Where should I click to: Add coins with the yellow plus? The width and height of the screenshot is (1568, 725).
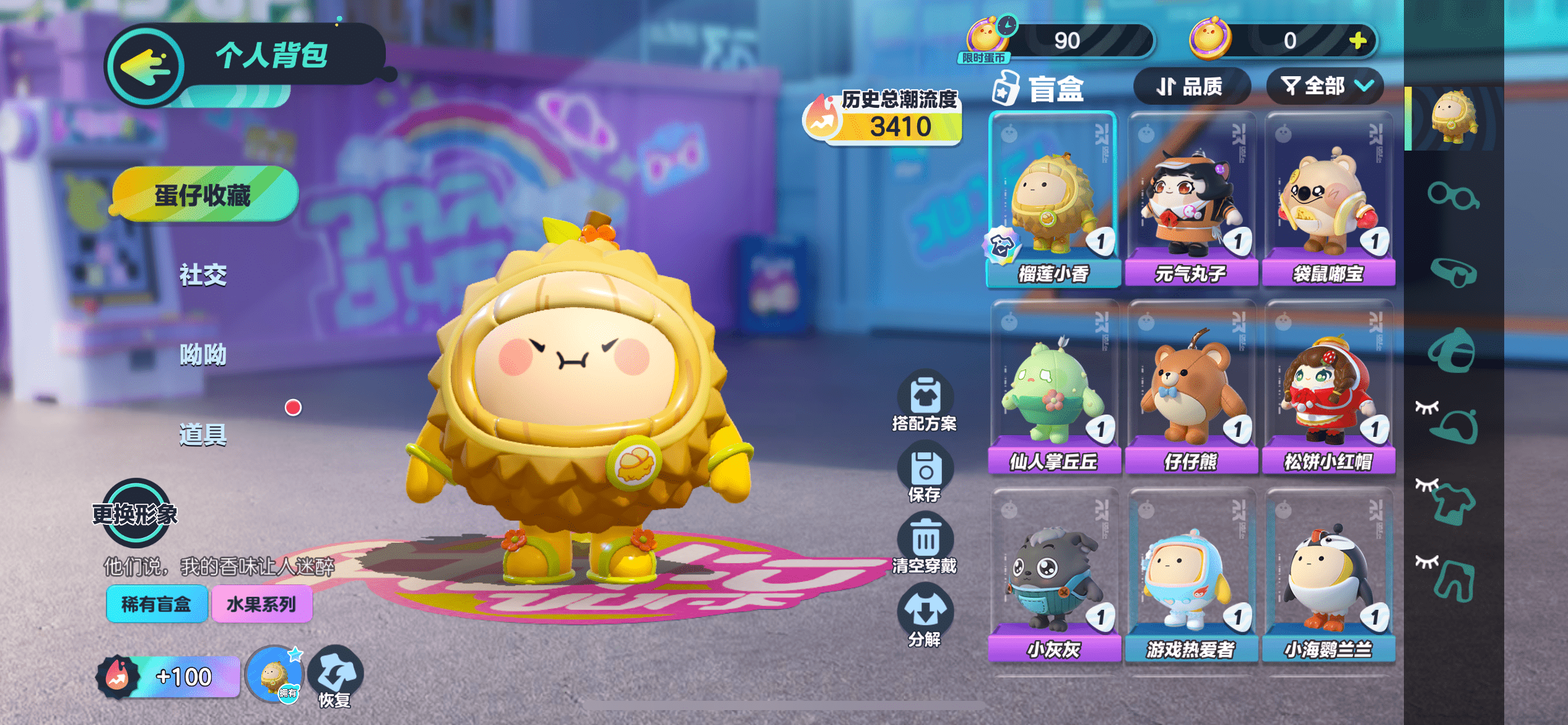(x=1358, y=41)
